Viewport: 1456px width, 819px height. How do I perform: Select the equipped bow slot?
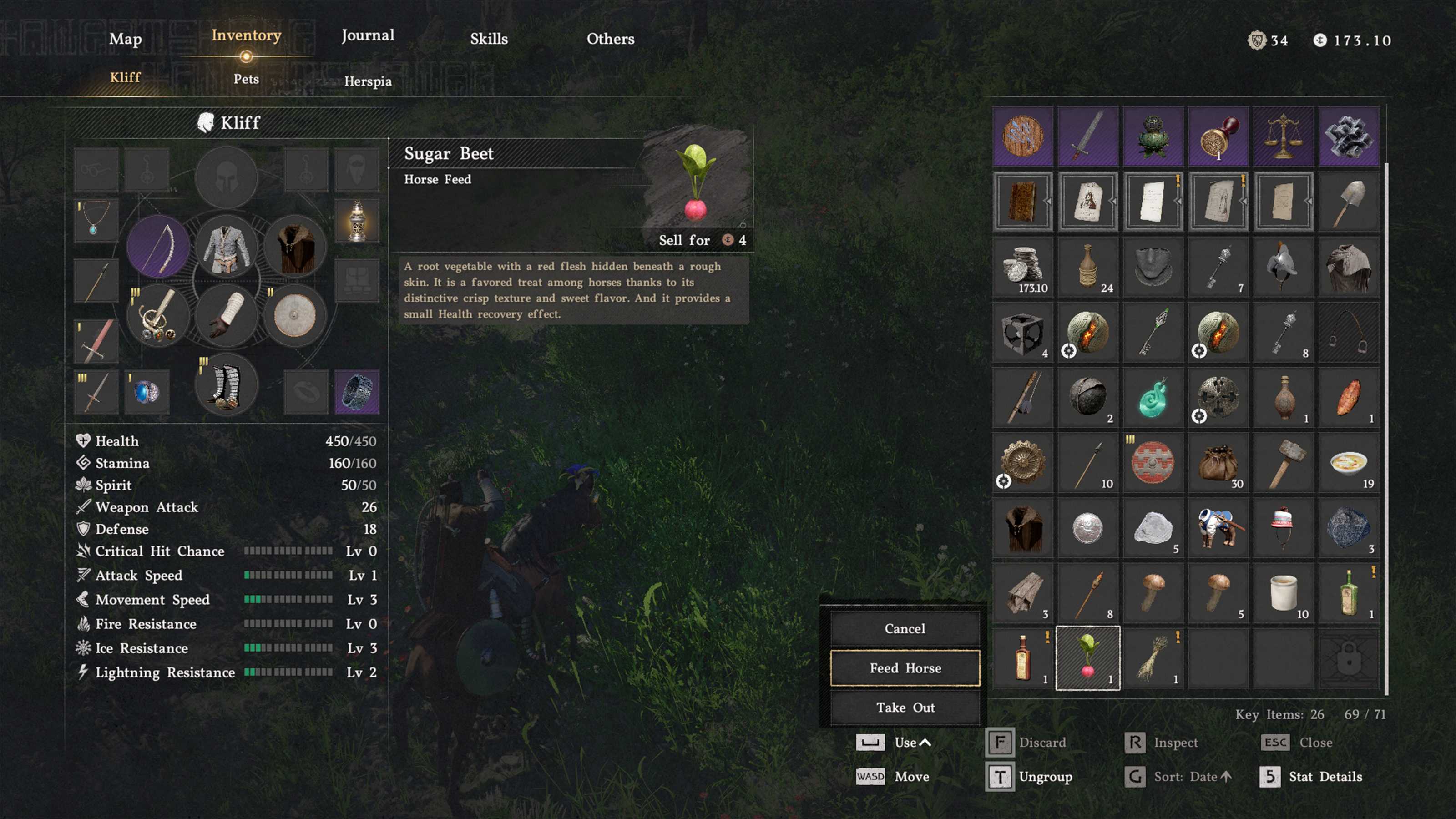pyautogui.click(x=159, y=247)
